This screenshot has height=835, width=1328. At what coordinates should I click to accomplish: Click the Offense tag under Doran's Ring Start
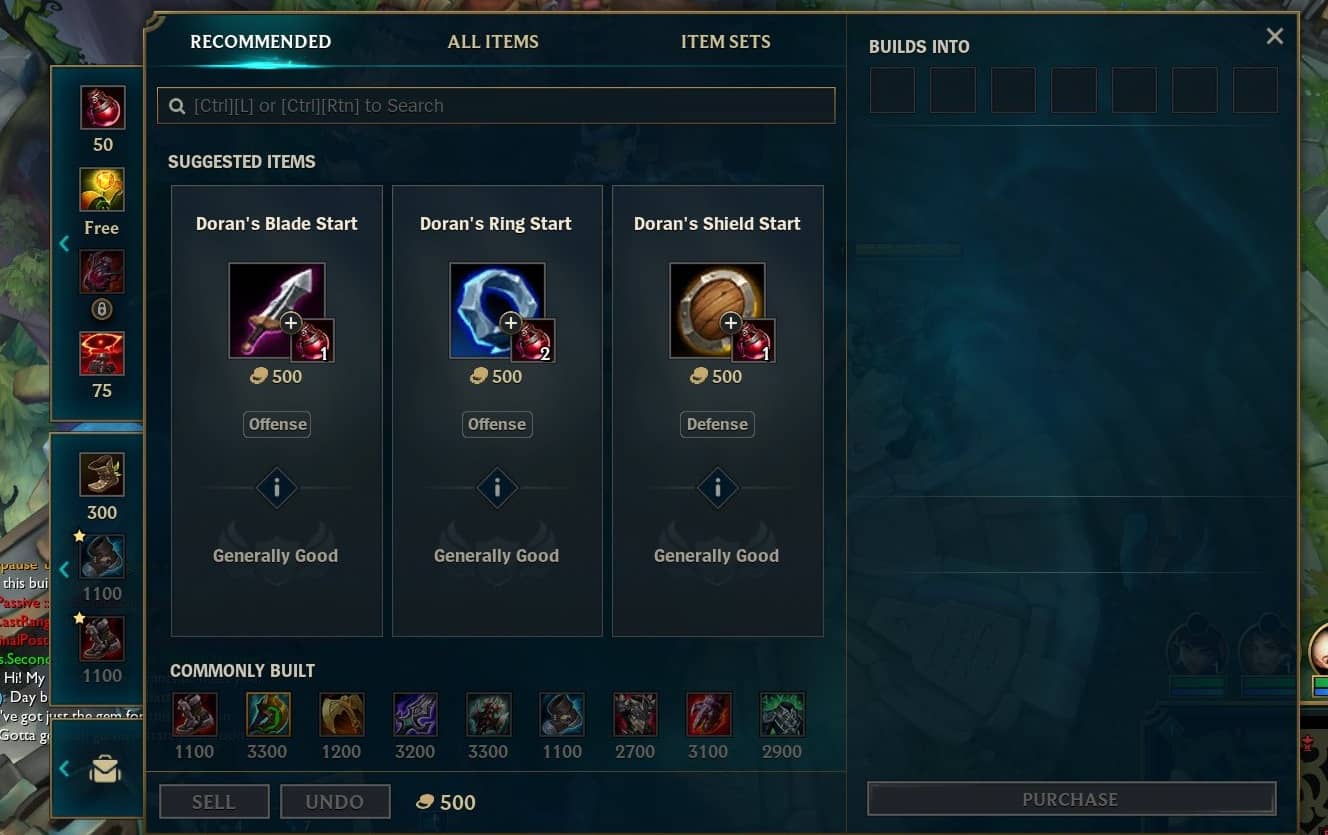coord(497,424)
